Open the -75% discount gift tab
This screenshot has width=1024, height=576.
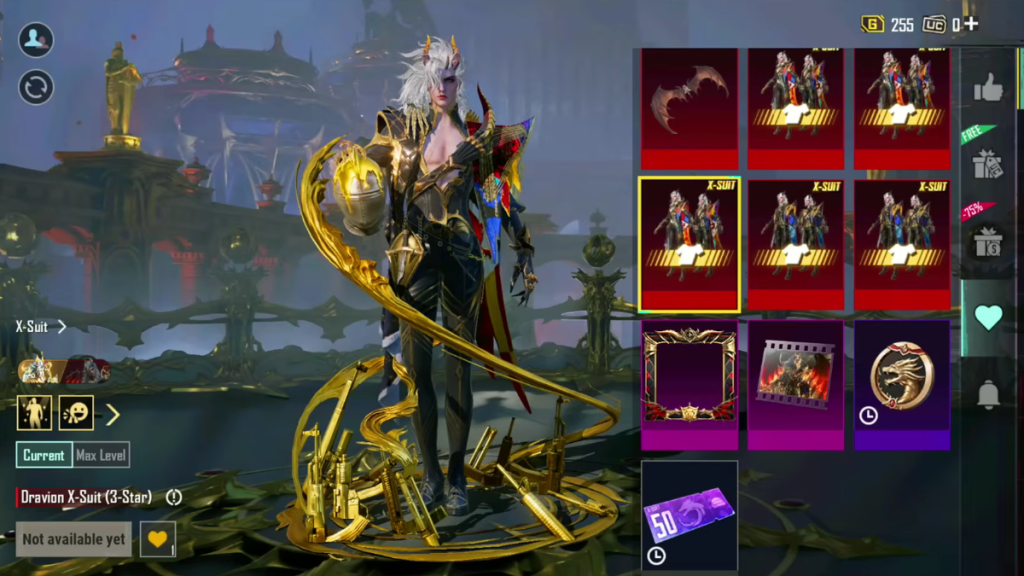point(988,237)
